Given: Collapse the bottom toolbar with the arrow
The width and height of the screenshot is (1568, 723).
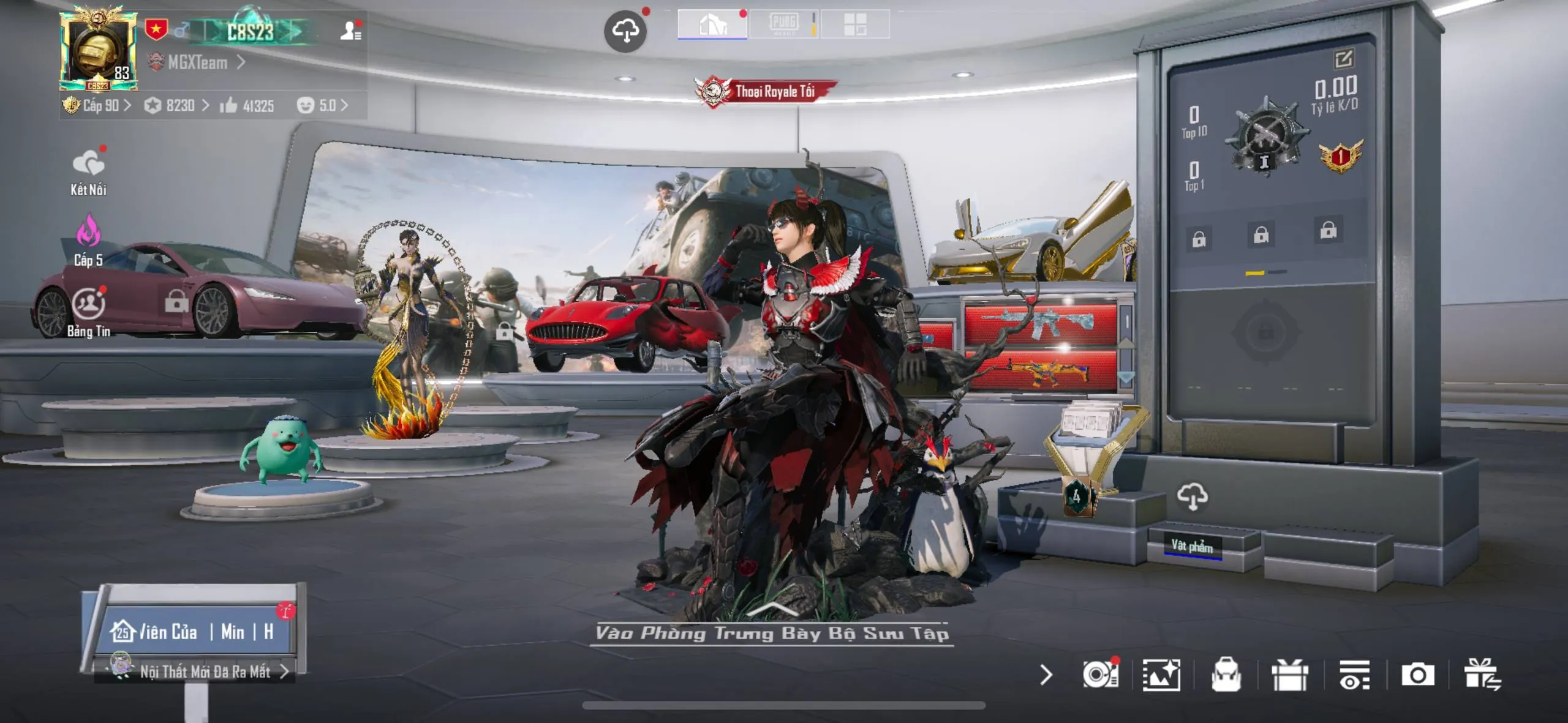Looking at the screenshot, I should pyautogui.click(x=1046, y=675).
